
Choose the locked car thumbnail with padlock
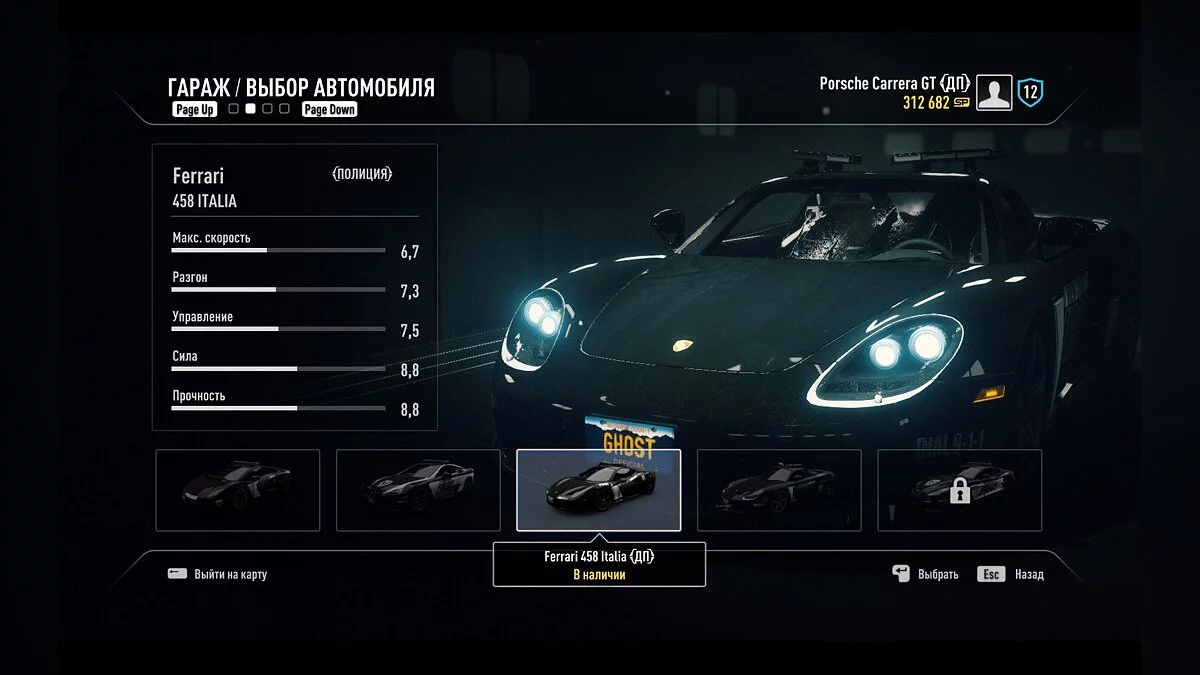pyautogui.click(x=959, y=490)
